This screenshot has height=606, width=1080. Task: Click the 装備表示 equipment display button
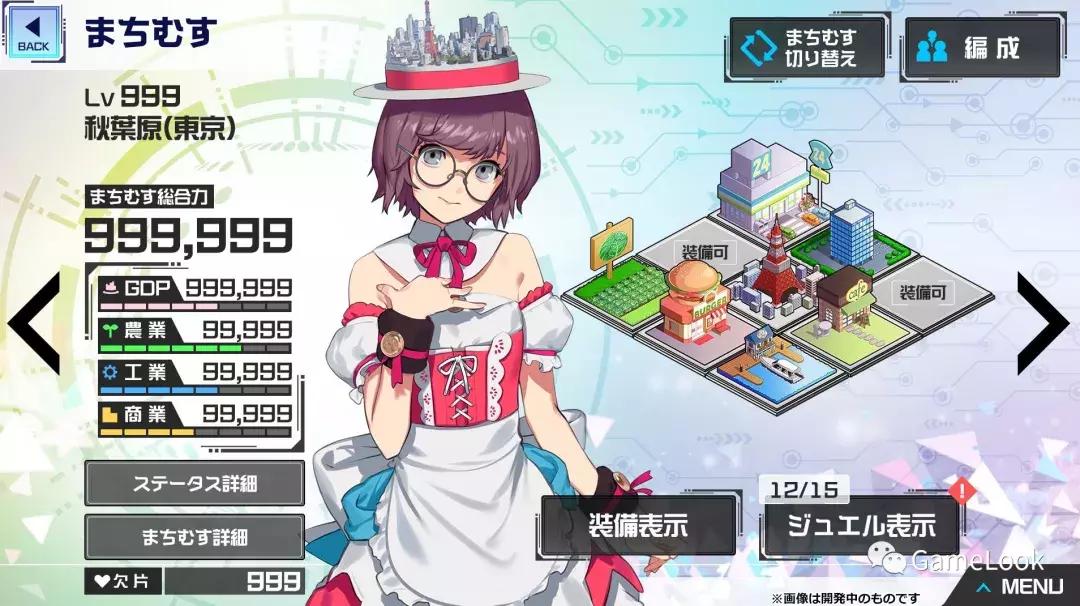[638, 526]
